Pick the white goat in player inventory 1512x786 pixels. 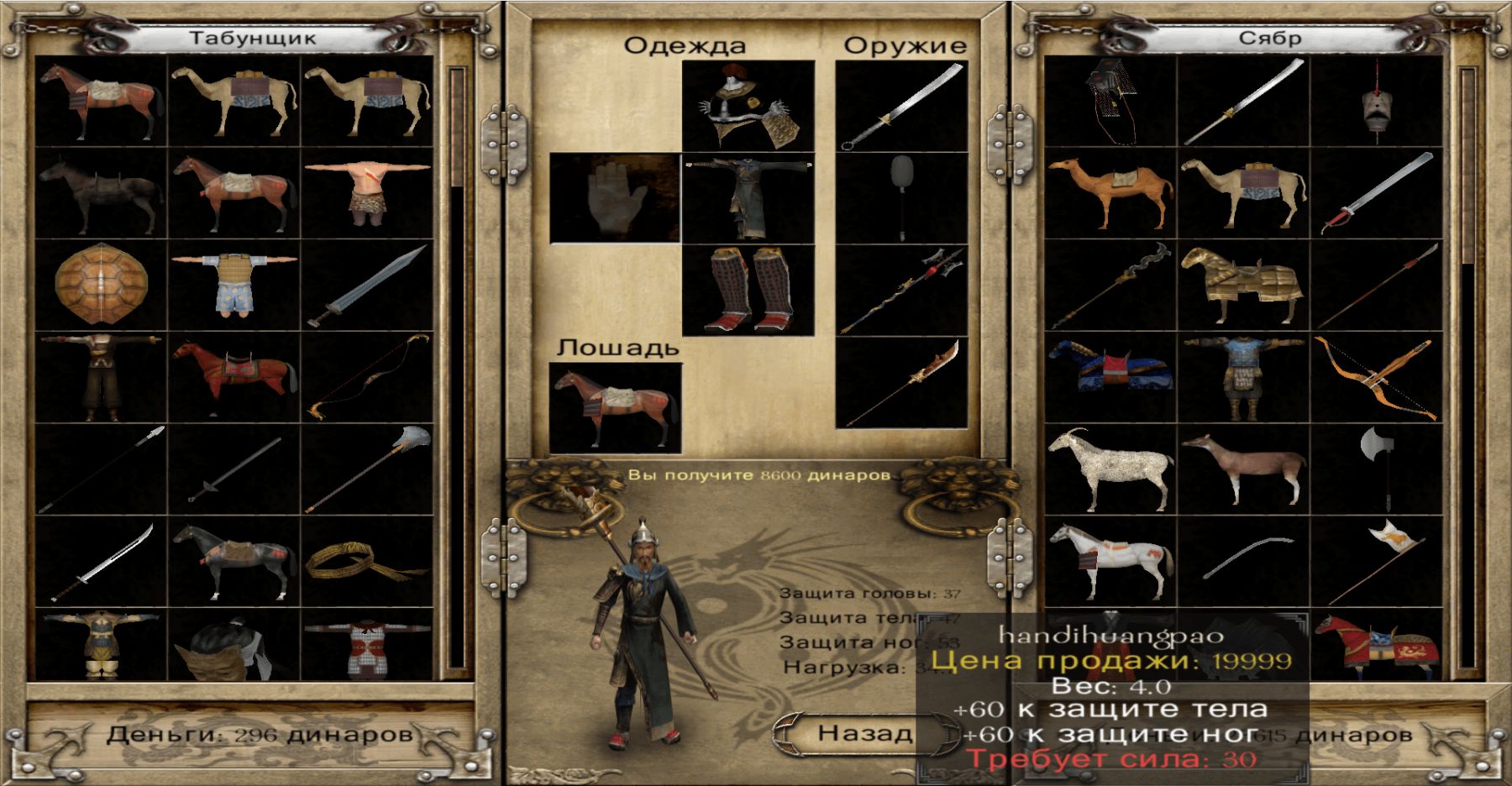click(x=1110, y=469)
